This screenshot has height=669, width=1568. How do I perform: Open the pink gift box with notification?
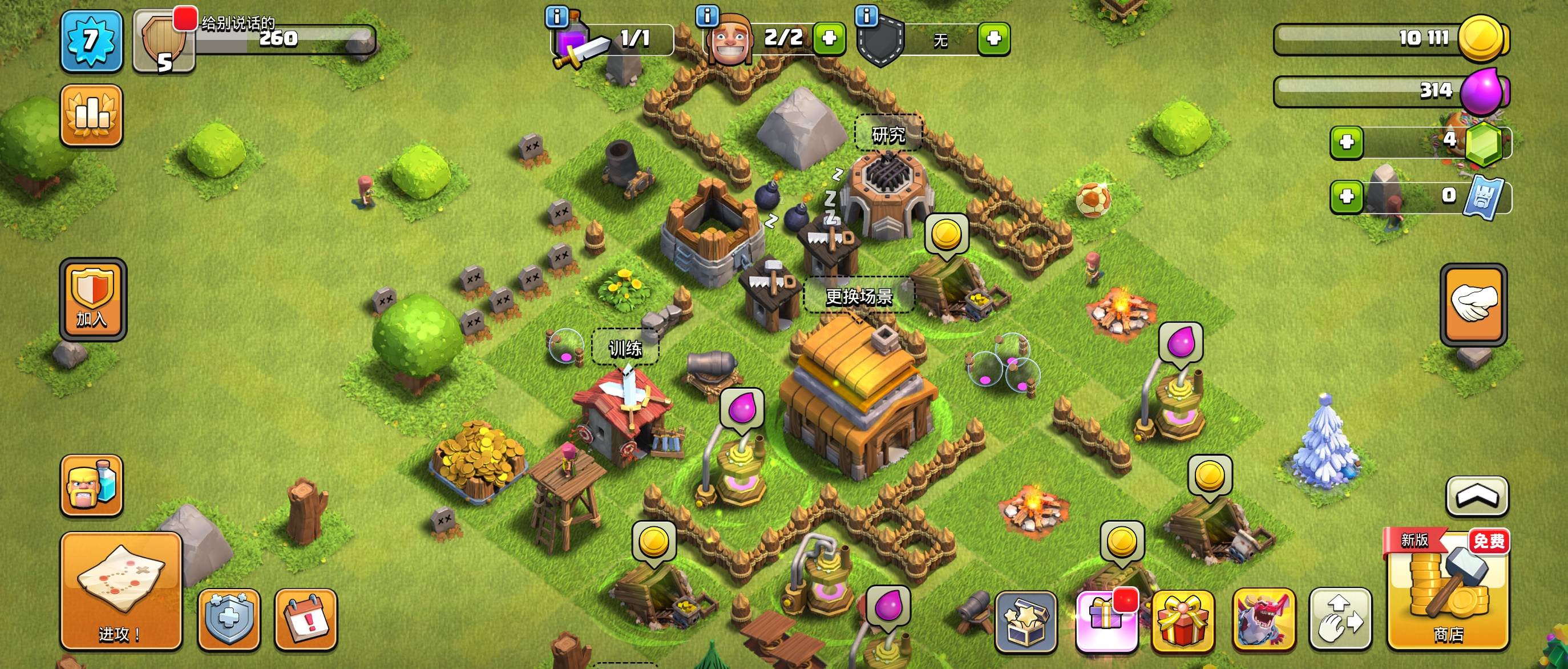(x=1106, y=621)
